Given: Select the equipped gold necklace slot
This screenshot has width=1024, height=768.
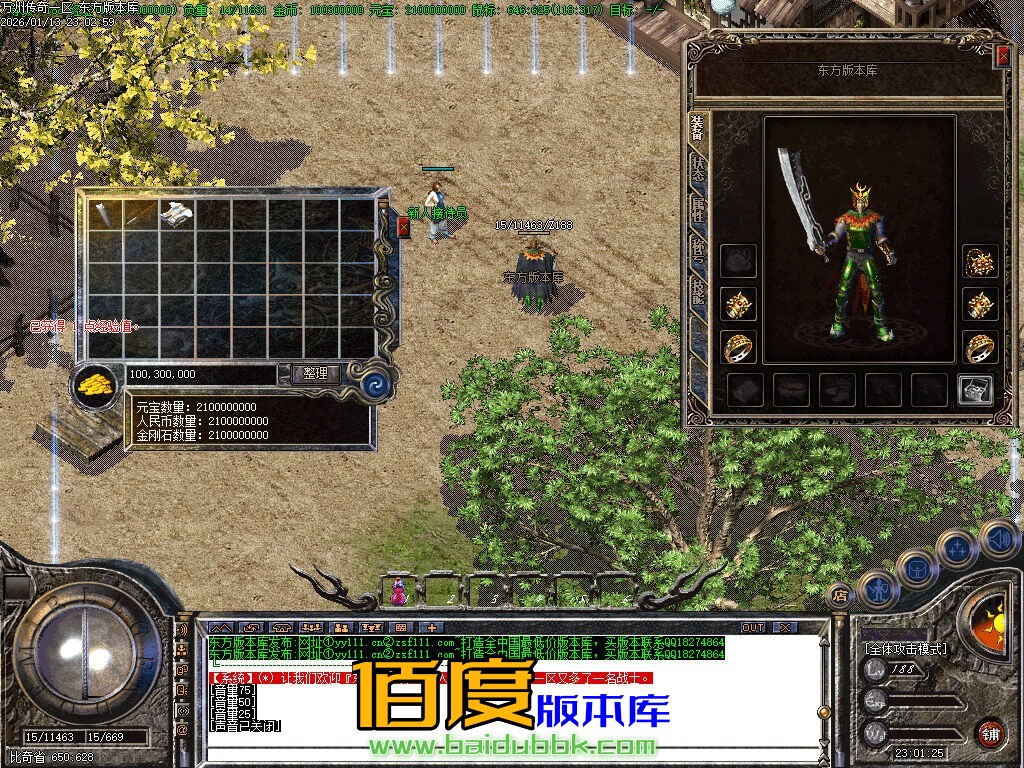Looking at the screenshot, I should click(980, 261).
